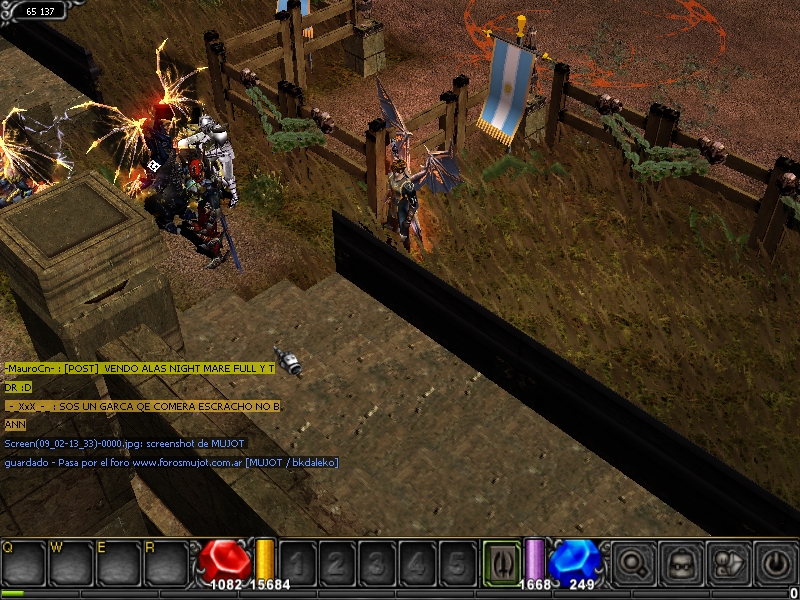
Task: Select the R quick item slot
Action: click(x=165, y=562)
